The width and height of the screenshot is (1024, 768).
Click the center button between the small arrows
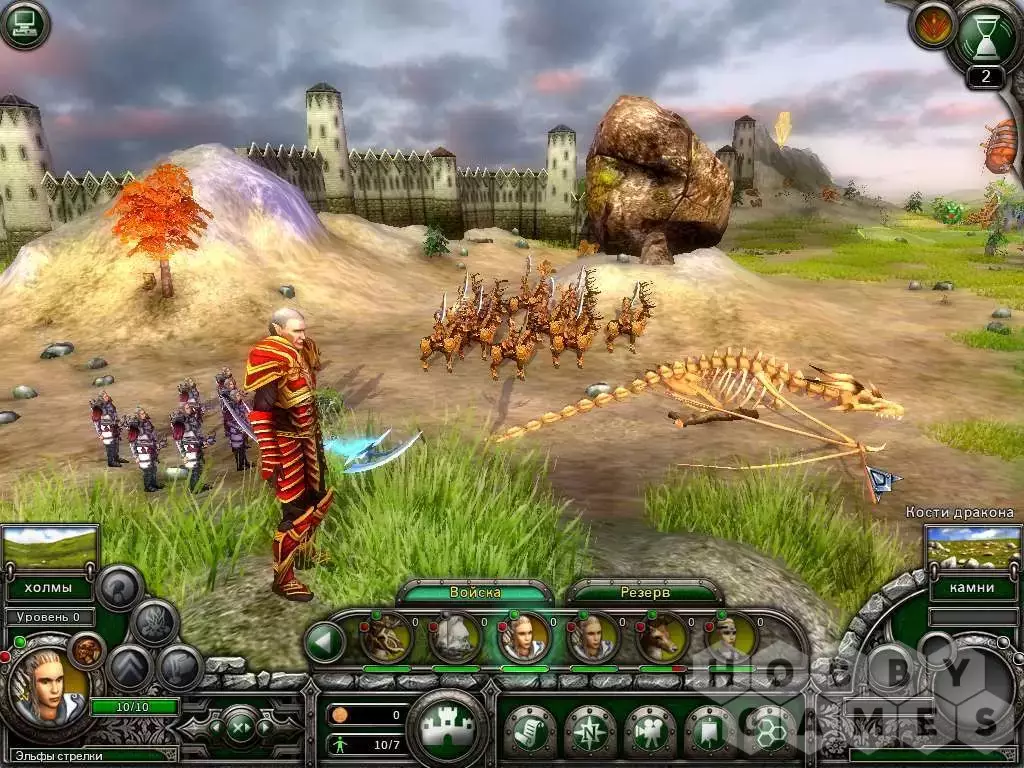pyautogui.click(x=238, y=725)
